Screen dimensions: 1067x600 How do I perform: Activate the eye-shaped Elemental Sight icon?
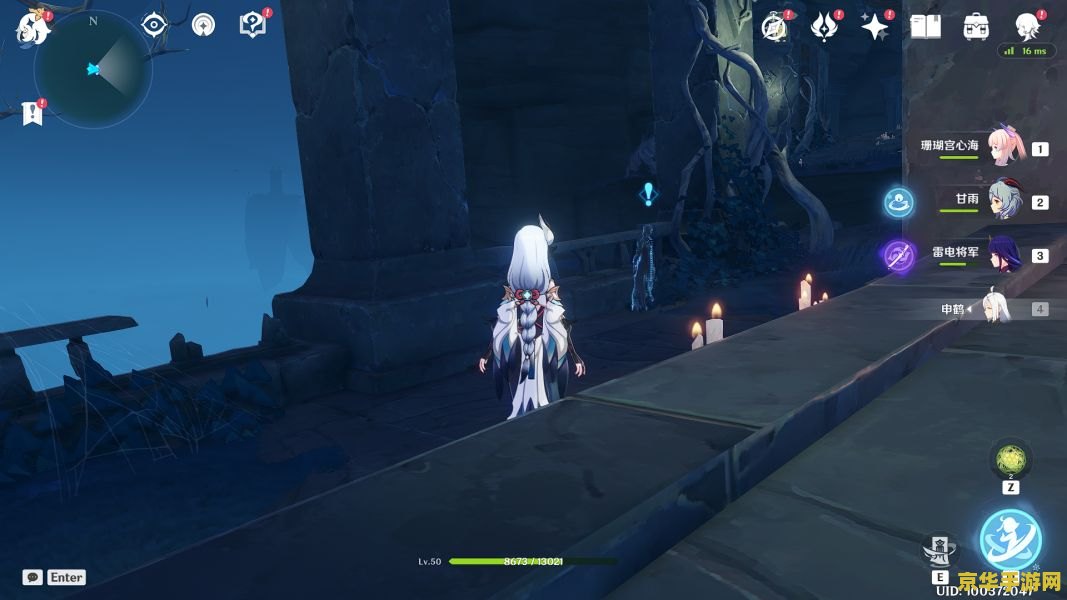click(154, 25)
